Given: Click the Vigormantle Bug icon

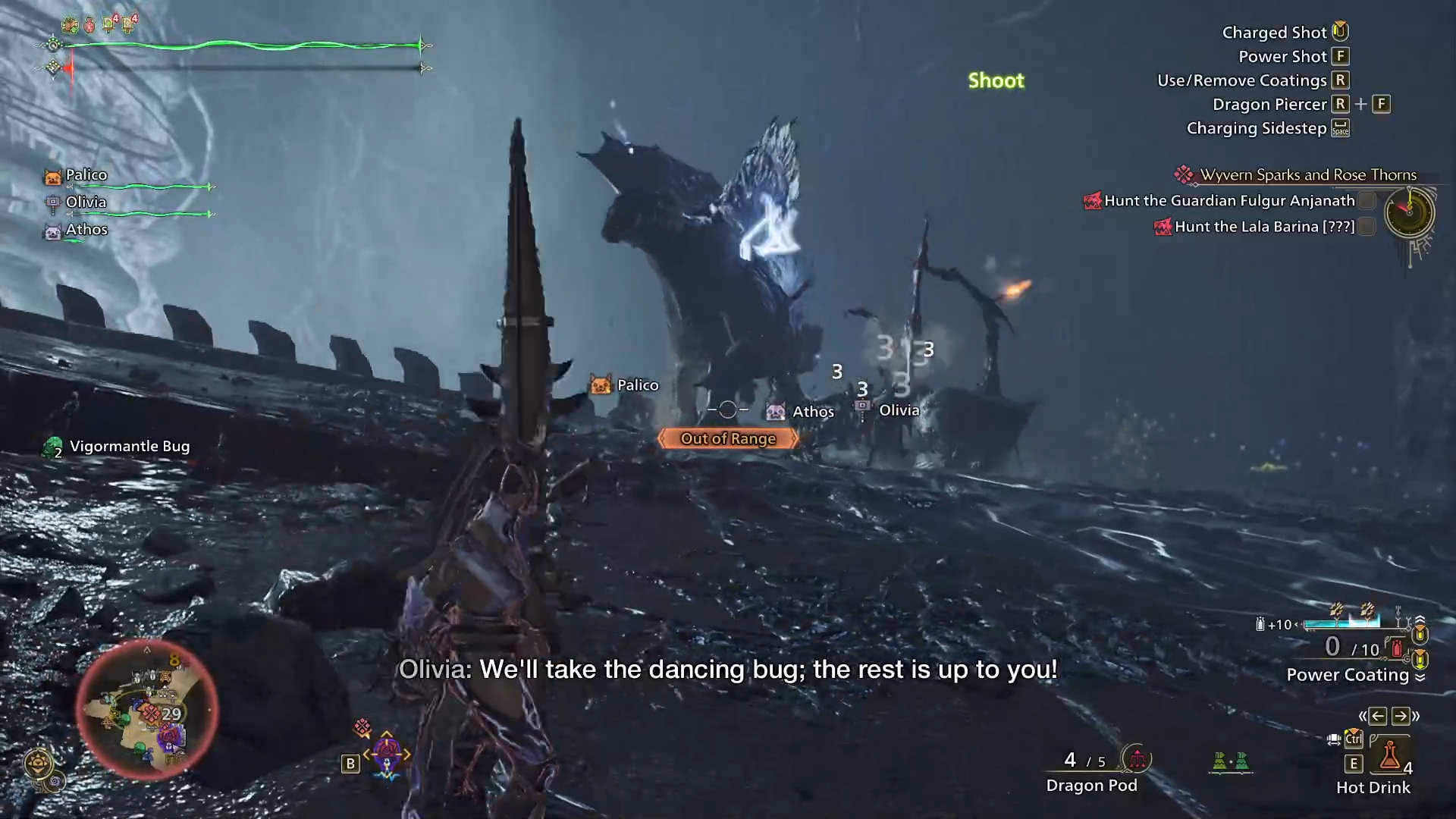Looking at the screenshot, I should coord(53,447).
